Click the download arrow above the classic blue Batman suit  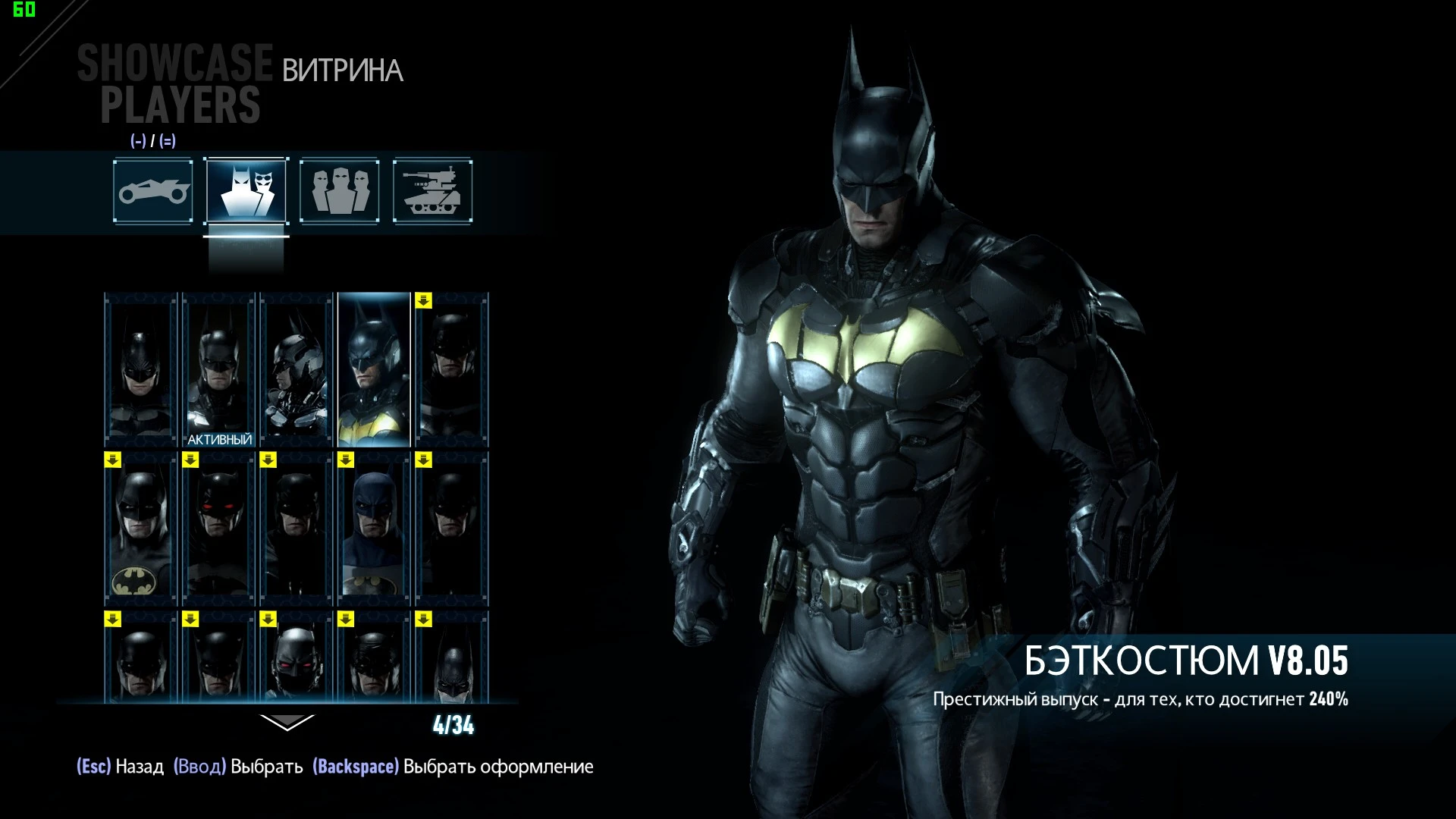click(346, 458)
